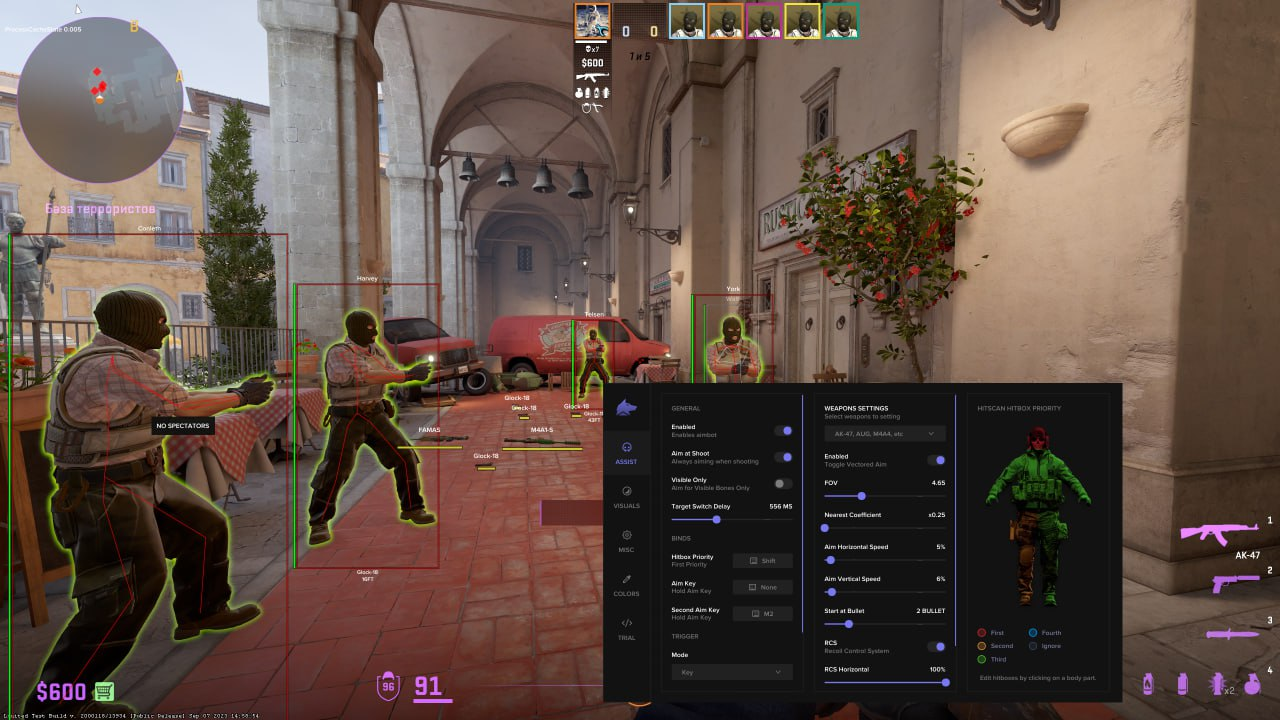Select the blue-bordered player avatar
1280x720 pixels.
687,21
